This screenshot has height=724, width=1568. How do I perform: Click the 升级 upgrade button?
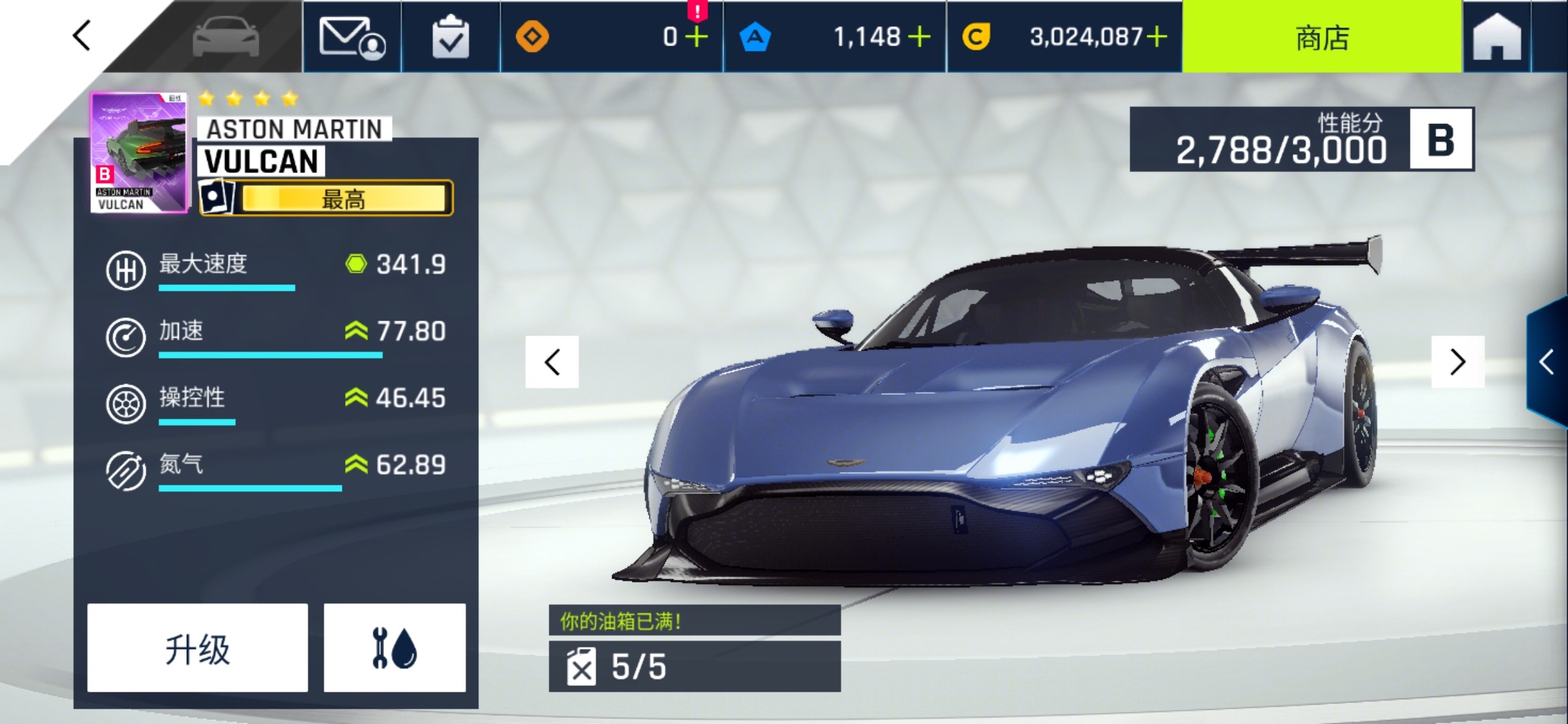click(198, 648)
